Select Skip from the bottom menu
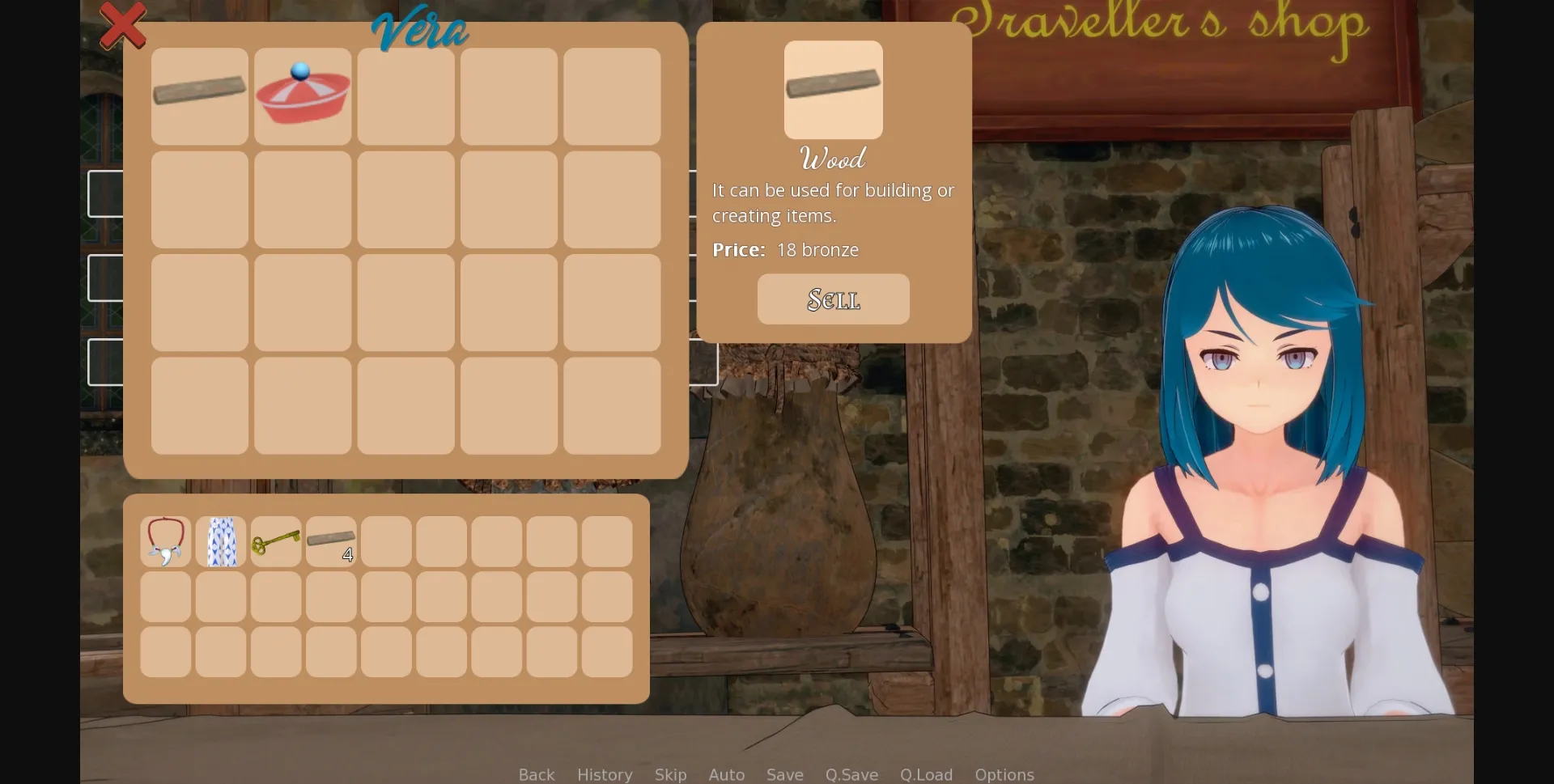The image size is (1554, 784). click(670, 774)
